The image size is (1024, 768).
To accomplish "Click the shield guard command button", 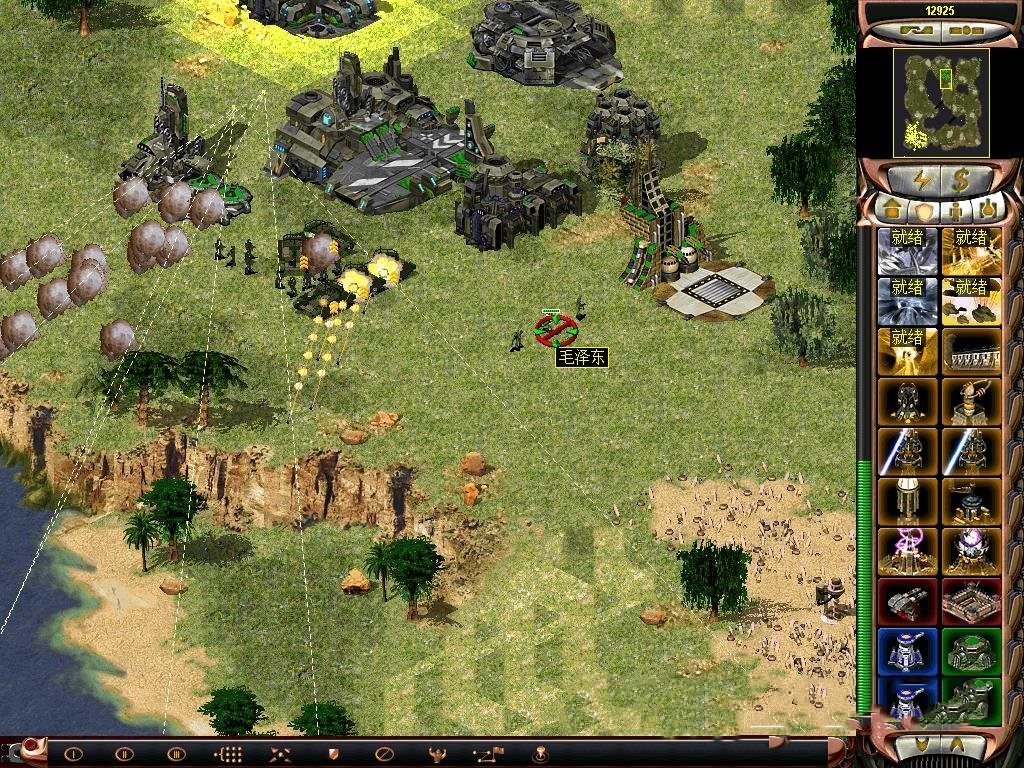I will pyautogui.click(x=333, y=754).
